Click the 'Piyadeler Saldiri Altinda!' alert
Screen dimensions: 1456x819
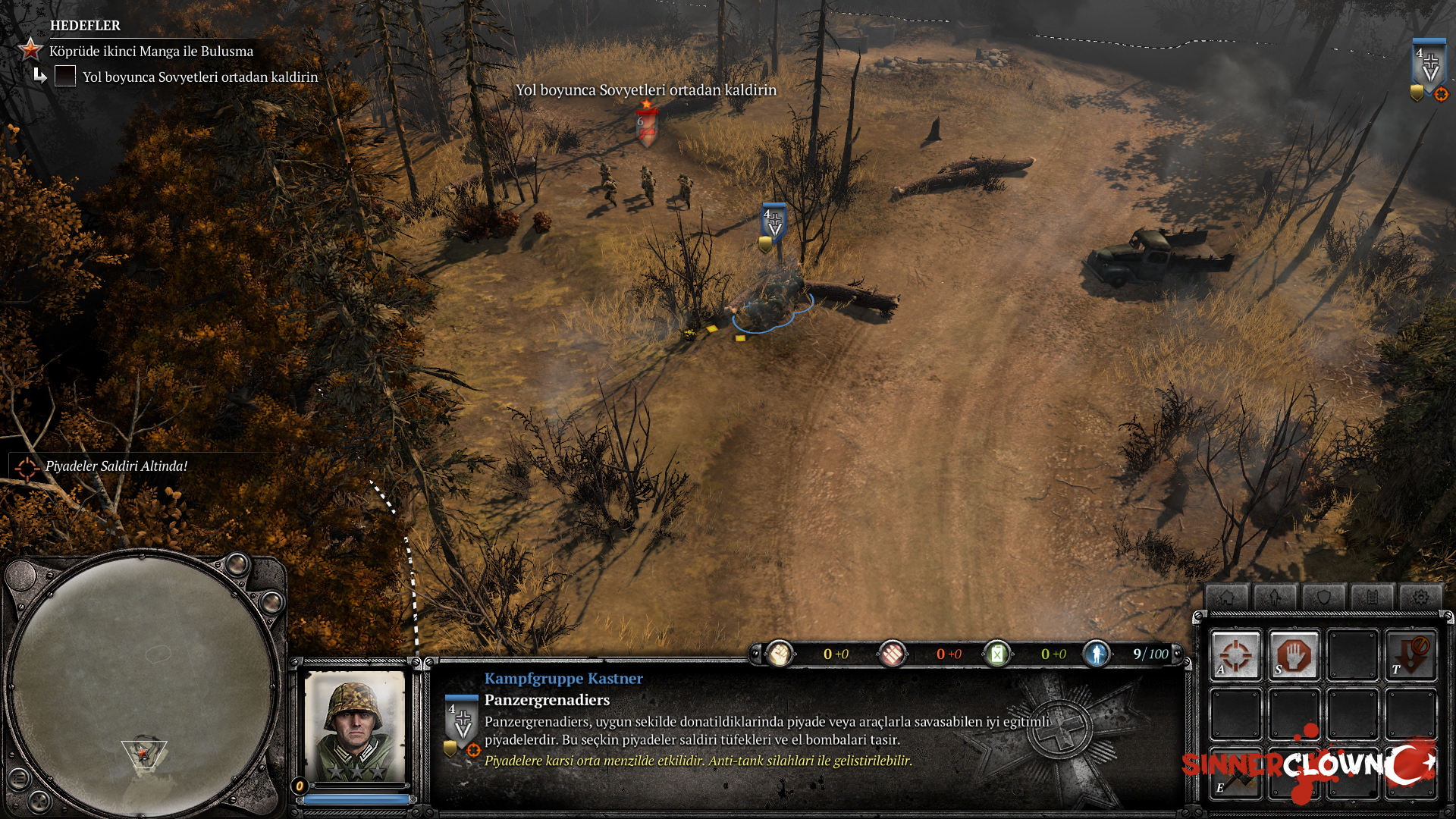click(116, 466)
